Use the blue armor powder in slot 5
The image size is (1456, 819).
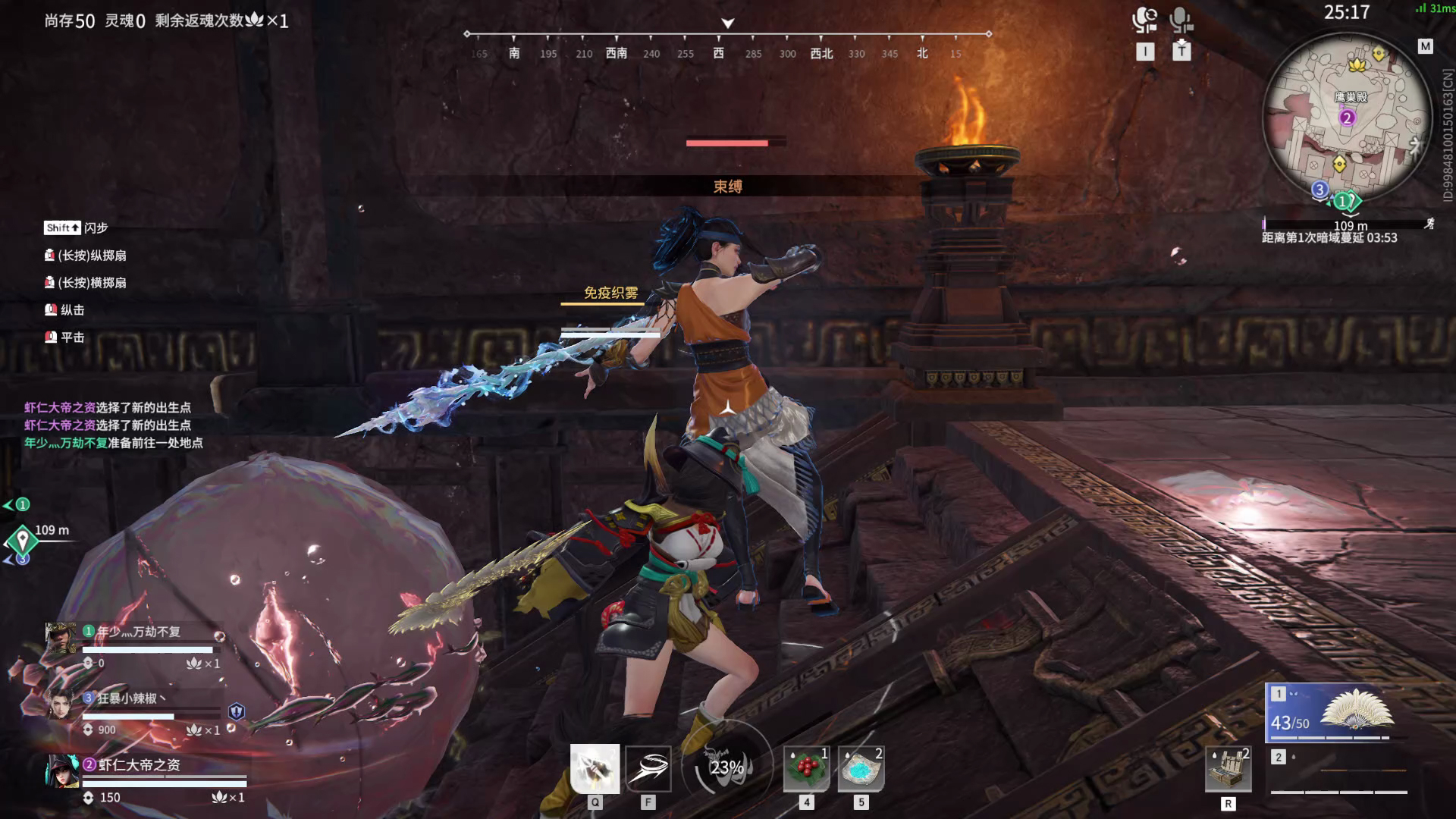[x=861, y=768]
